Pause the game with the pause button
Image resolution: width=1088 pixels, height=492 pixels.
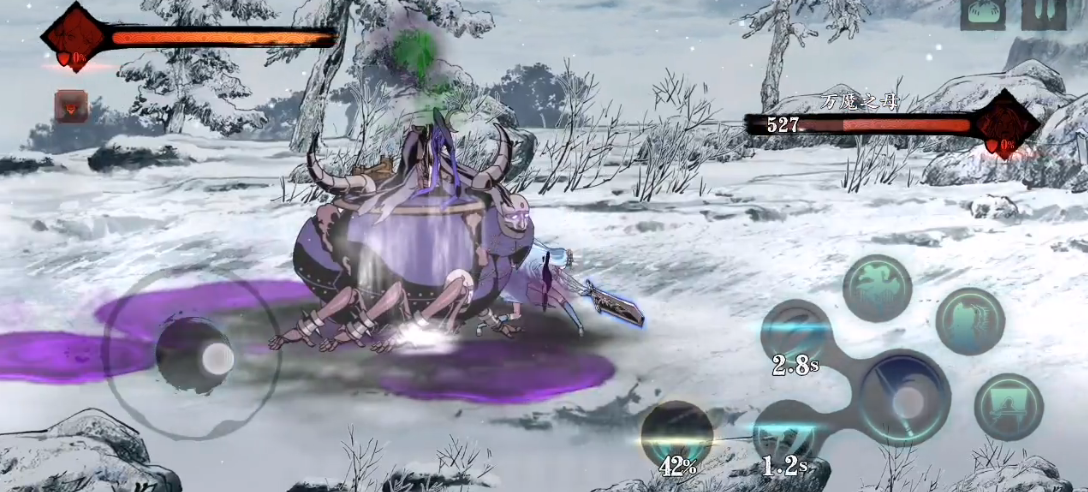(1045, 14)
